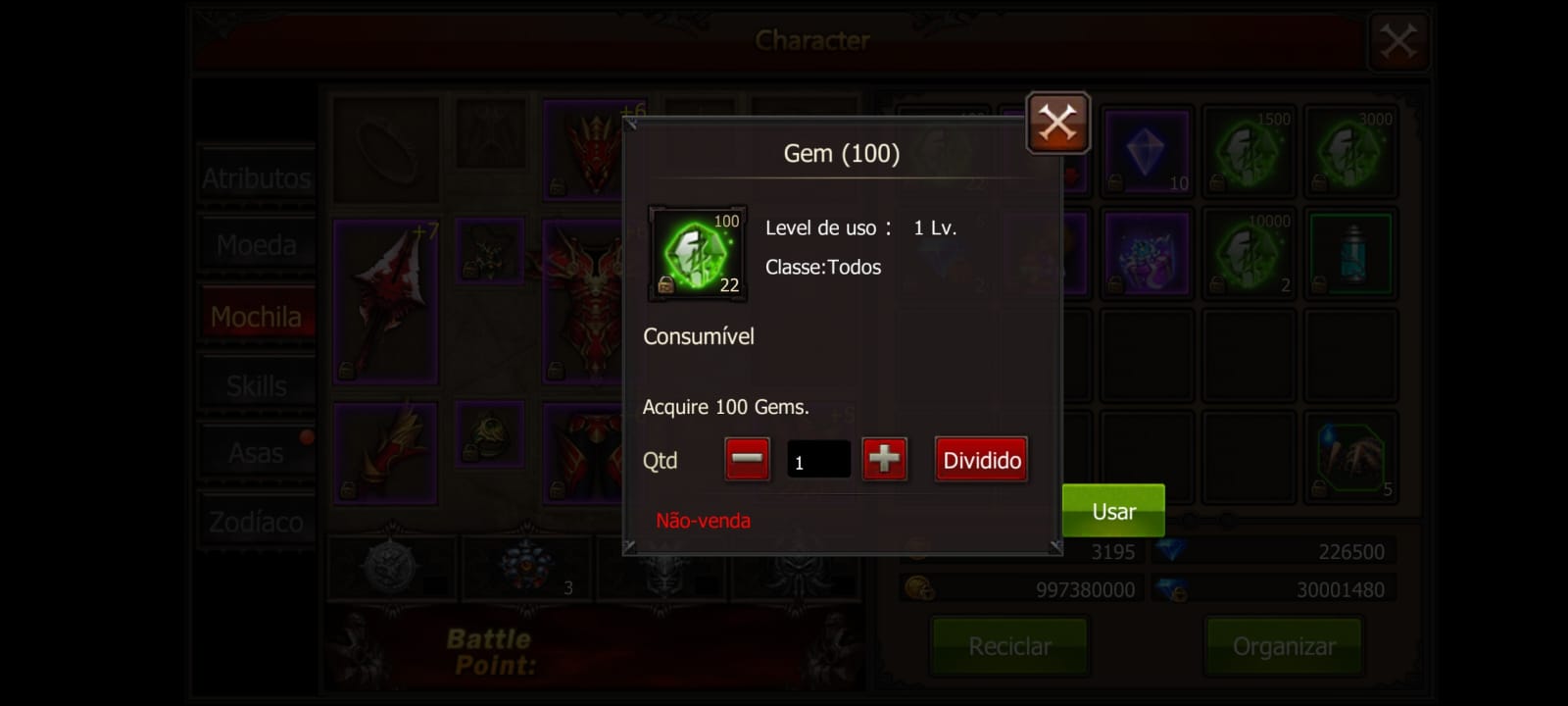
Task: Select the quantity input field
Action: [818, 461]
